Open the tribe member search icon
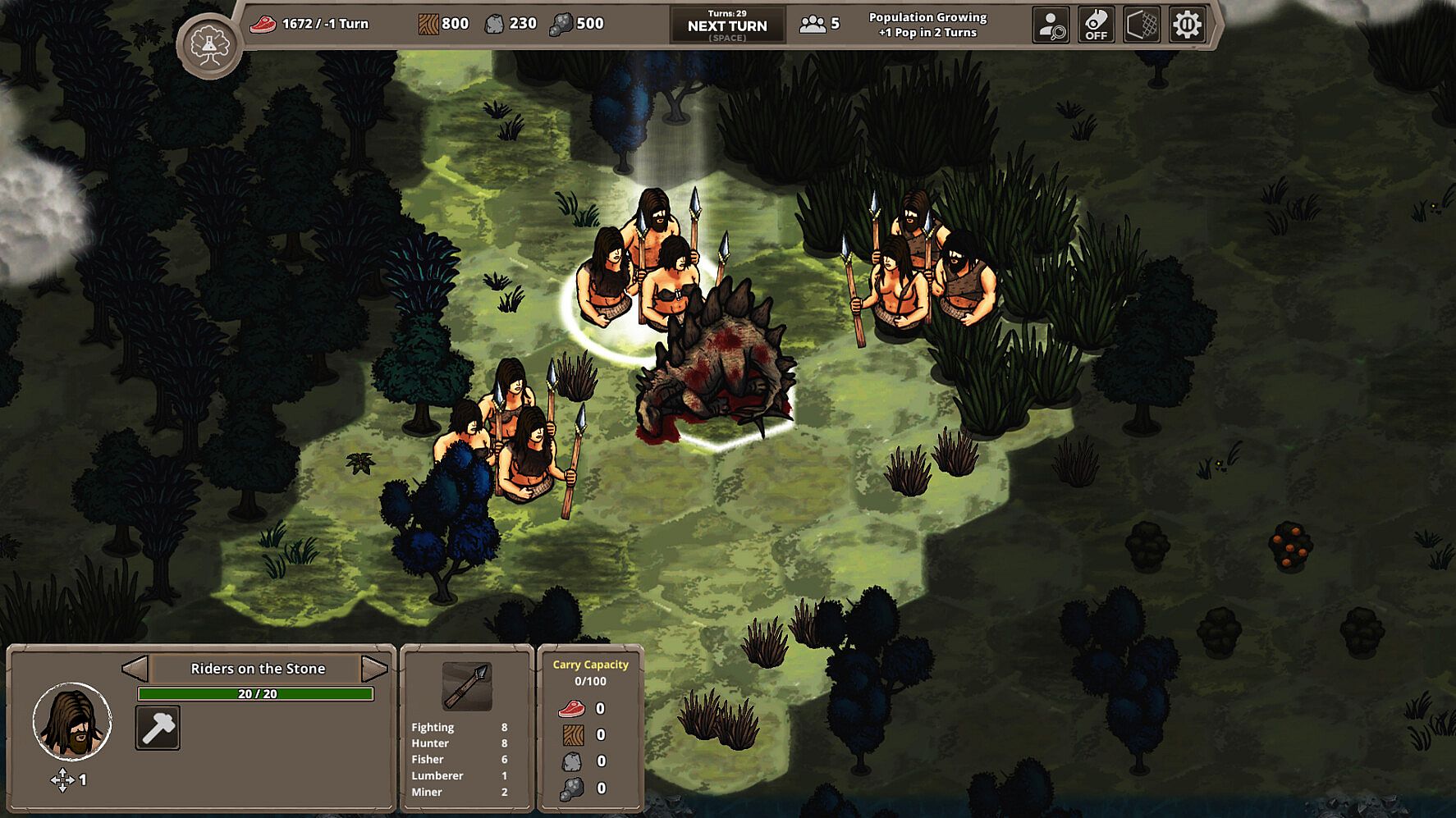Screen dimensions: 1456x818 (1051, 25)
